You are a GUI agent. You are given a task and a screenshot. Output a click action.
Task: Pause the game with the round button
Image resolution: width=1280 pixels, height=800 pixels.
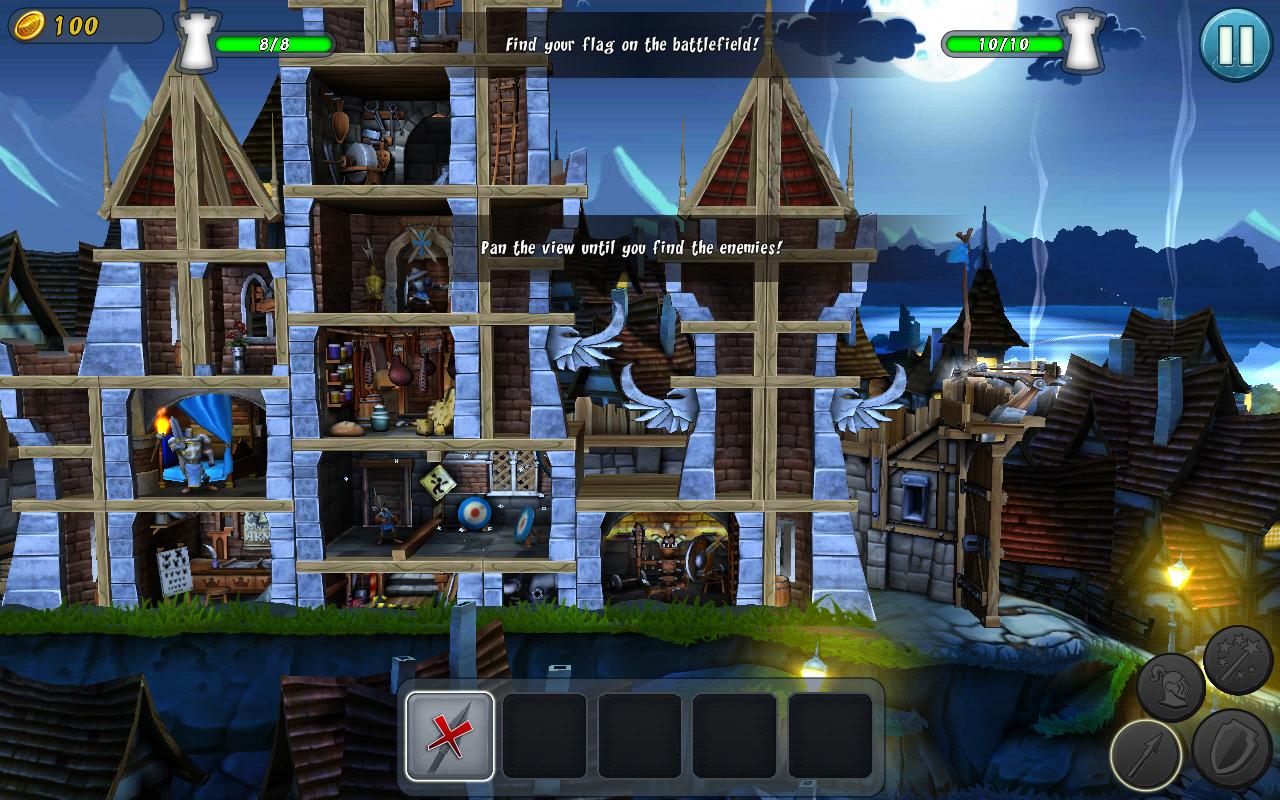1236,44
